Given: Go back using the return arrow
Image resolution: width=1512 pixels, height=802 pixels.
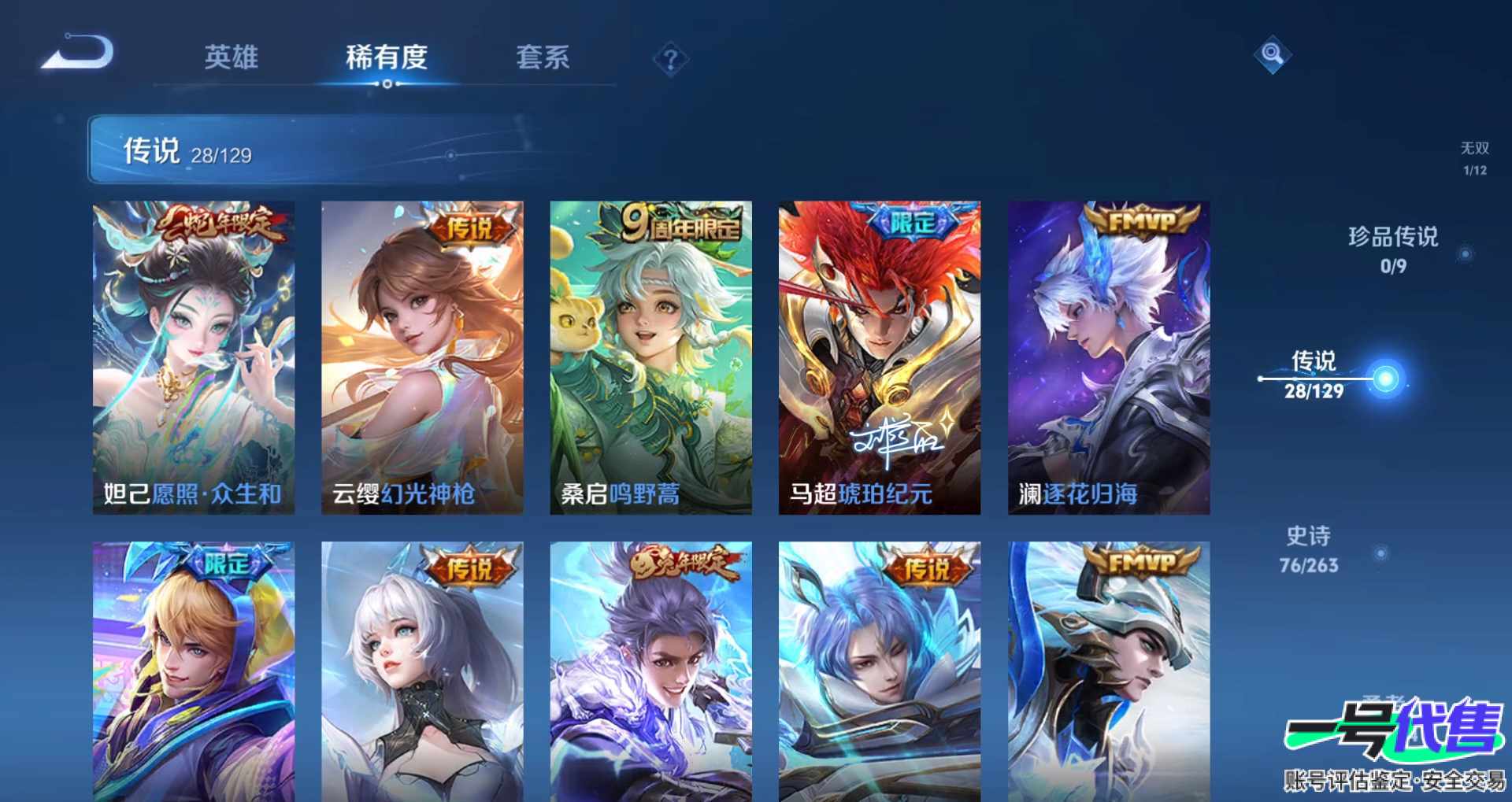Looking at the screenshot, I should pyautogui.click(x=79, y=54).
